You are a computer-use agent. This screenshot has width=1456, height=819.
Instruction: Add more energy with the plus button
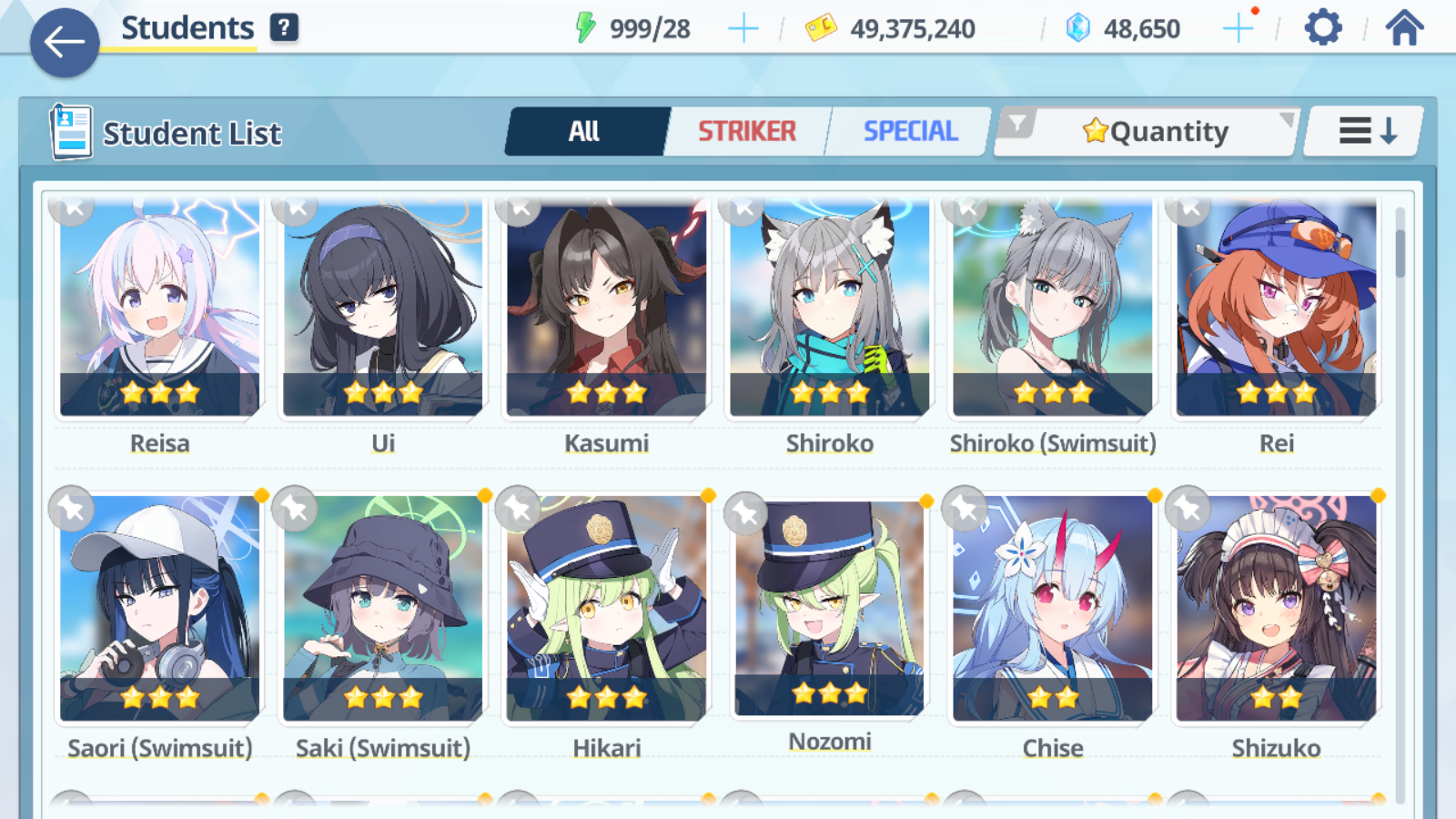[x=743, y=29]
